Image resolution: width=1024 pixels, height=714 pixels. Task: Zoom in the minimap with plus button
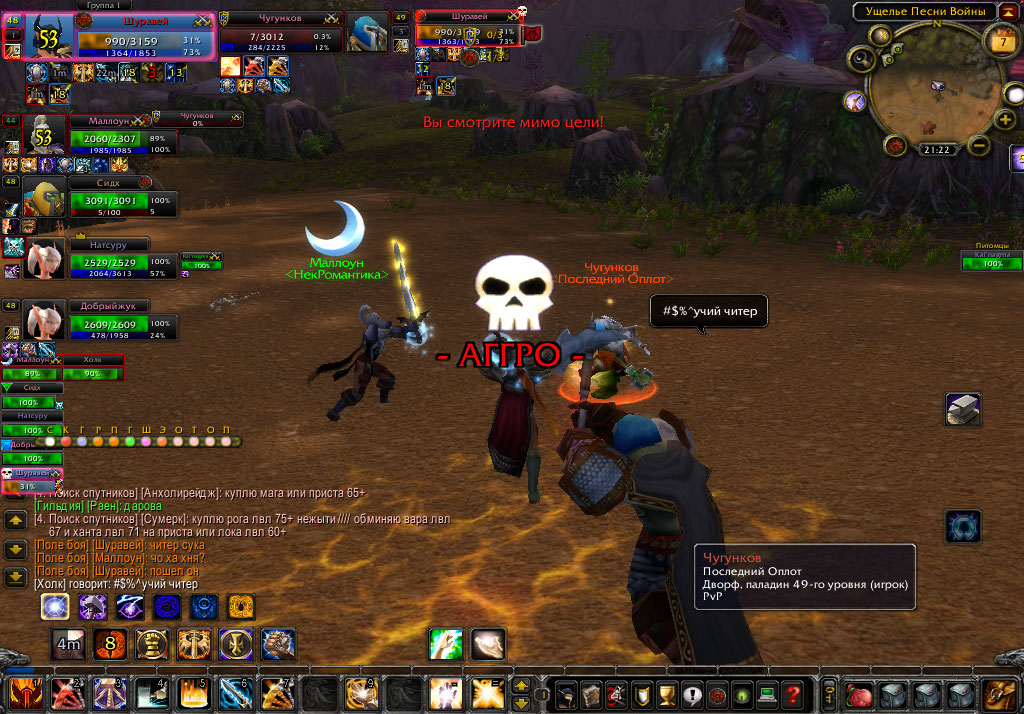click(x=1007, y=120)
